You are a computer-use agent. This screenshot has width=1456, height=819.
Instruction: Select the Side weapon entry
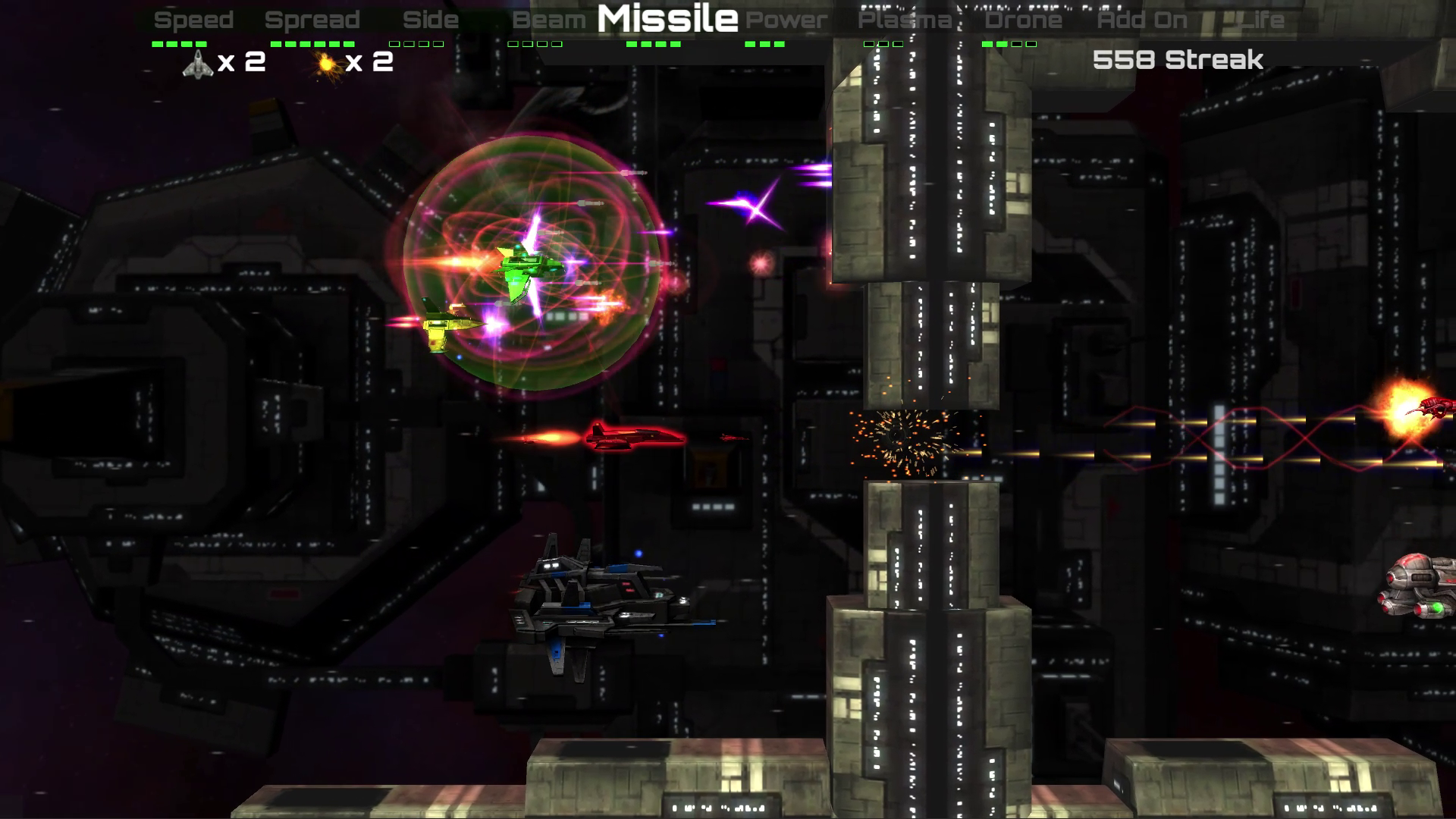(x=430, y=20)
